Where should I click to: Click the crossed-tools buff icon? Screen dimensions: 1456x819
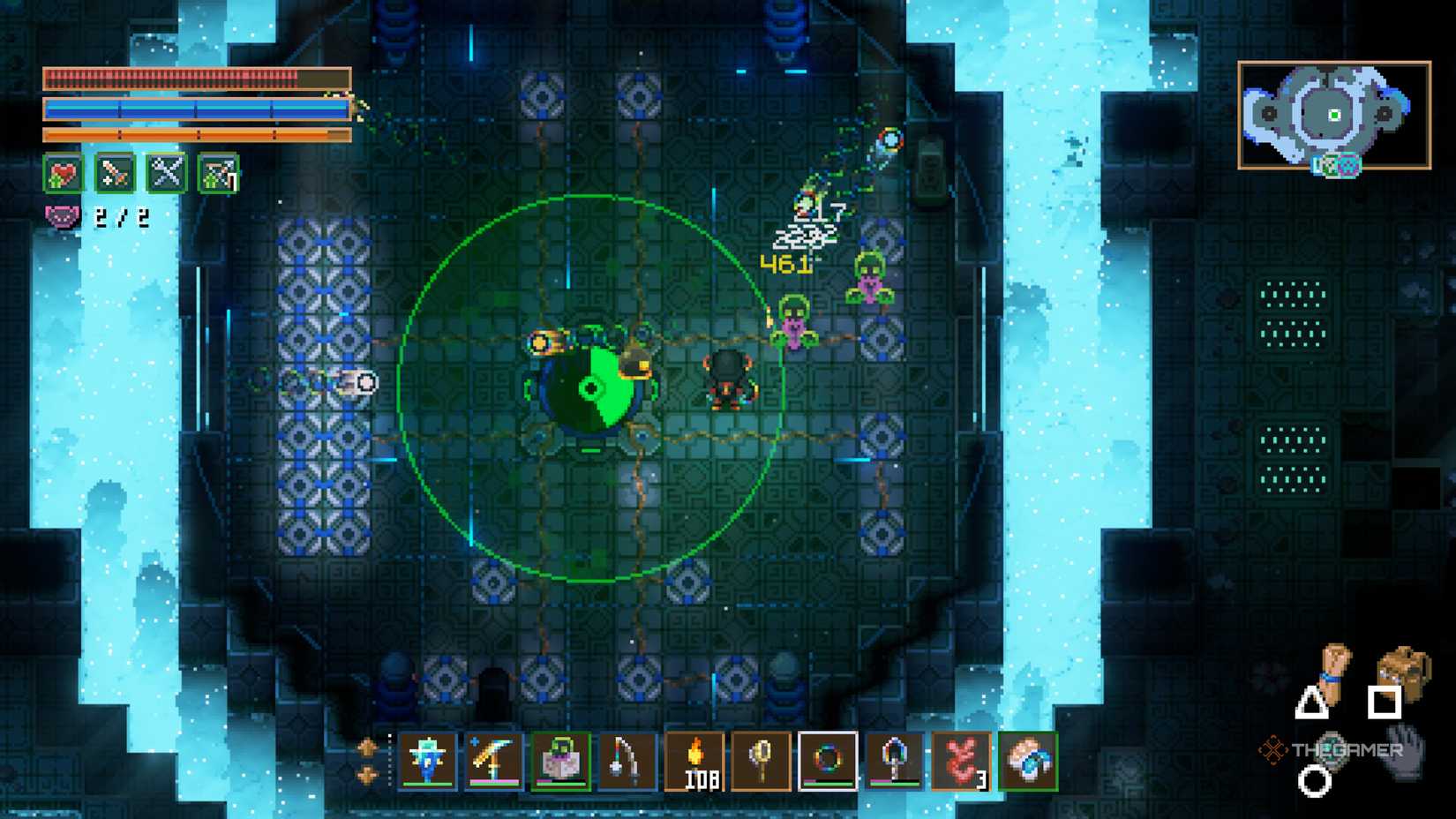point(168,173)
